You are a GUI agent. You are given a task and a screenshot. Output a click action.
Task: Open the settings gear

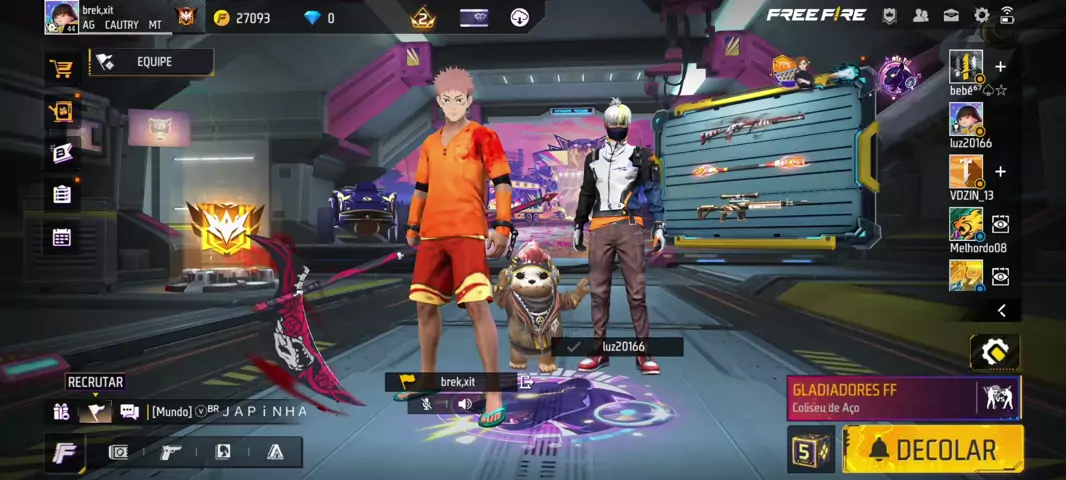pyautogui.click(x=981, y=15)
